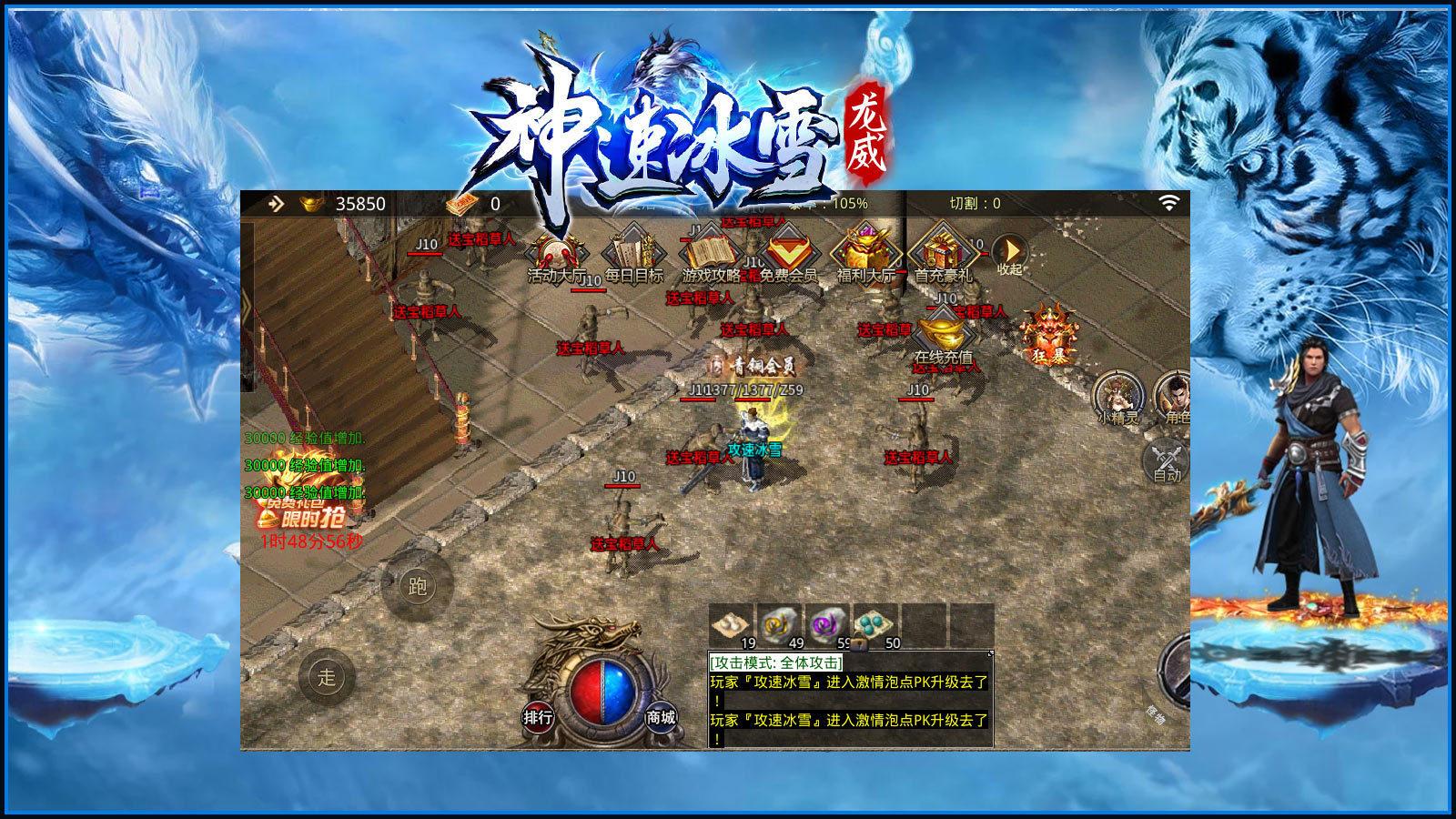This screenshot has width=1456, height=819.
Task: Claim the 首充豪礼 first-recharge gift
Action: 945,250
